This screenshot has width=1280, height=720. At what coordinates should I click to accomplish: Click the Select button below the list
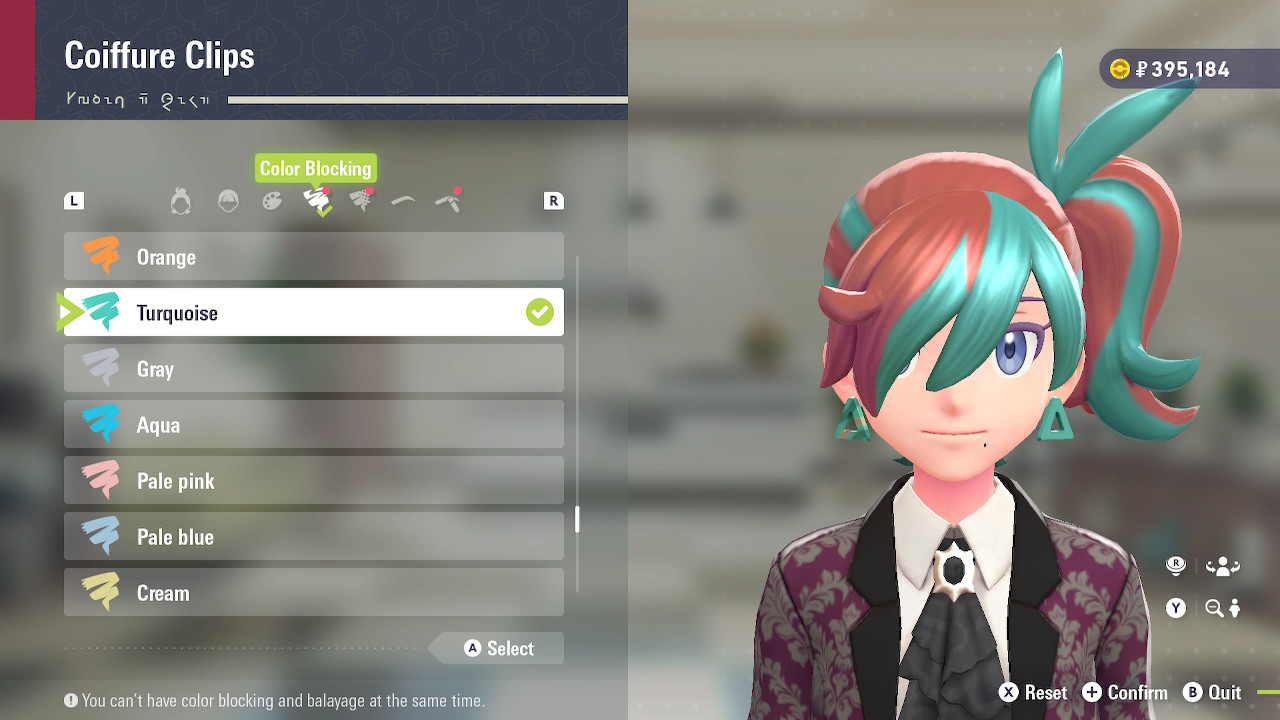click(x=499, y=649)
